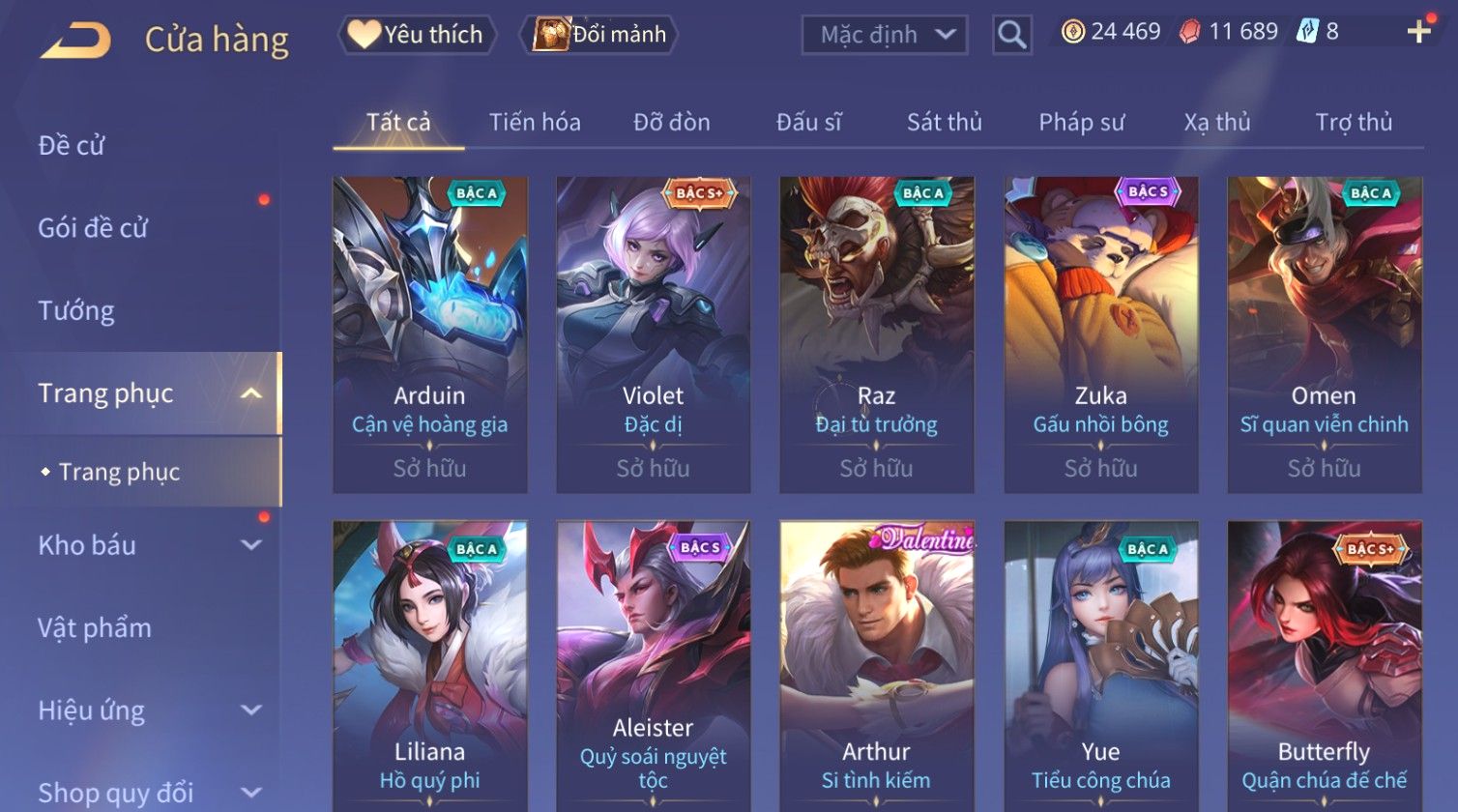
Task: Open the Mặc định sort dropdown
Action: 885,35
